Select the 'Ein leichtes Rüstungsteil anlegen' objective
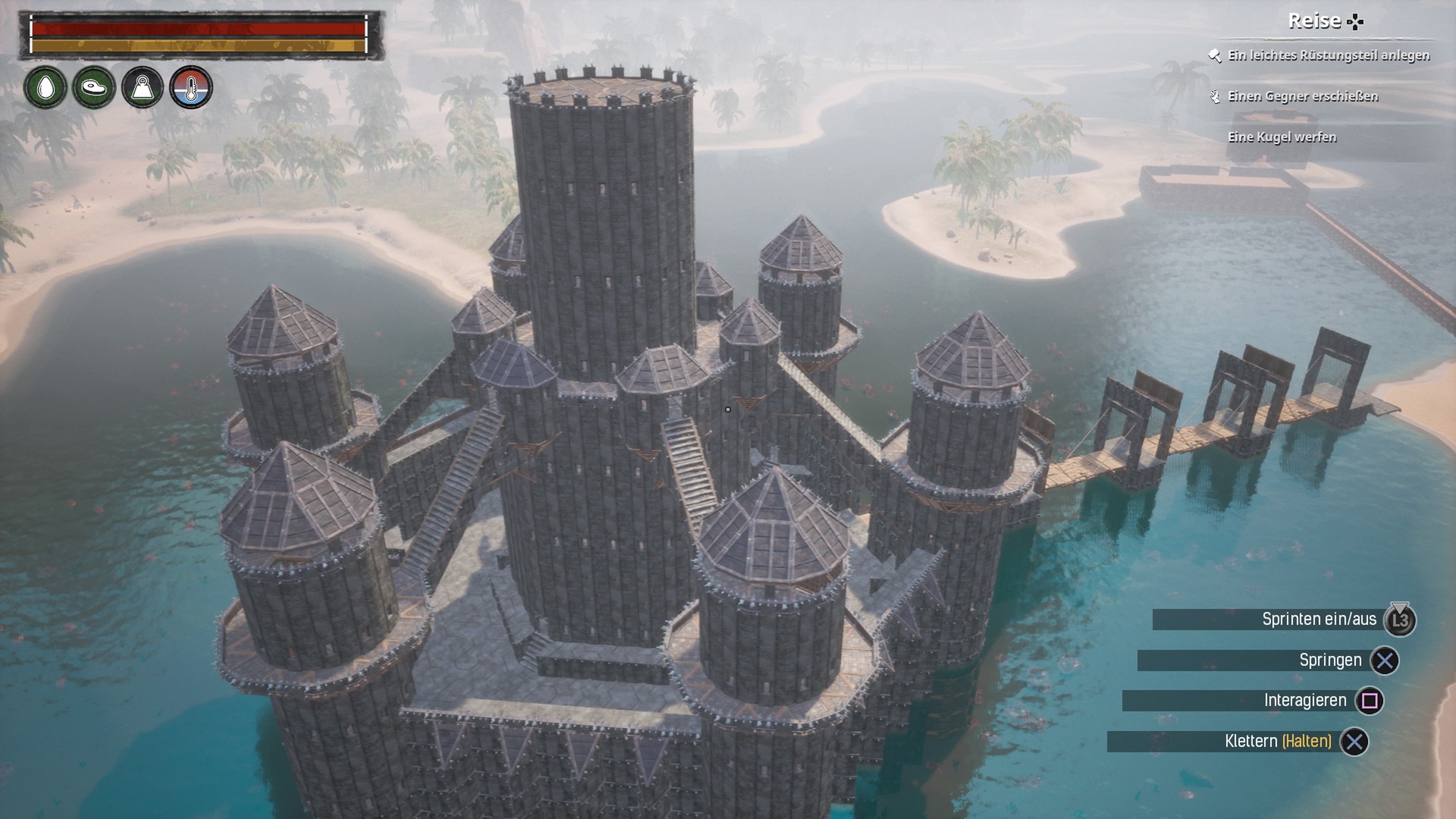 click(x=1328, y=55)
